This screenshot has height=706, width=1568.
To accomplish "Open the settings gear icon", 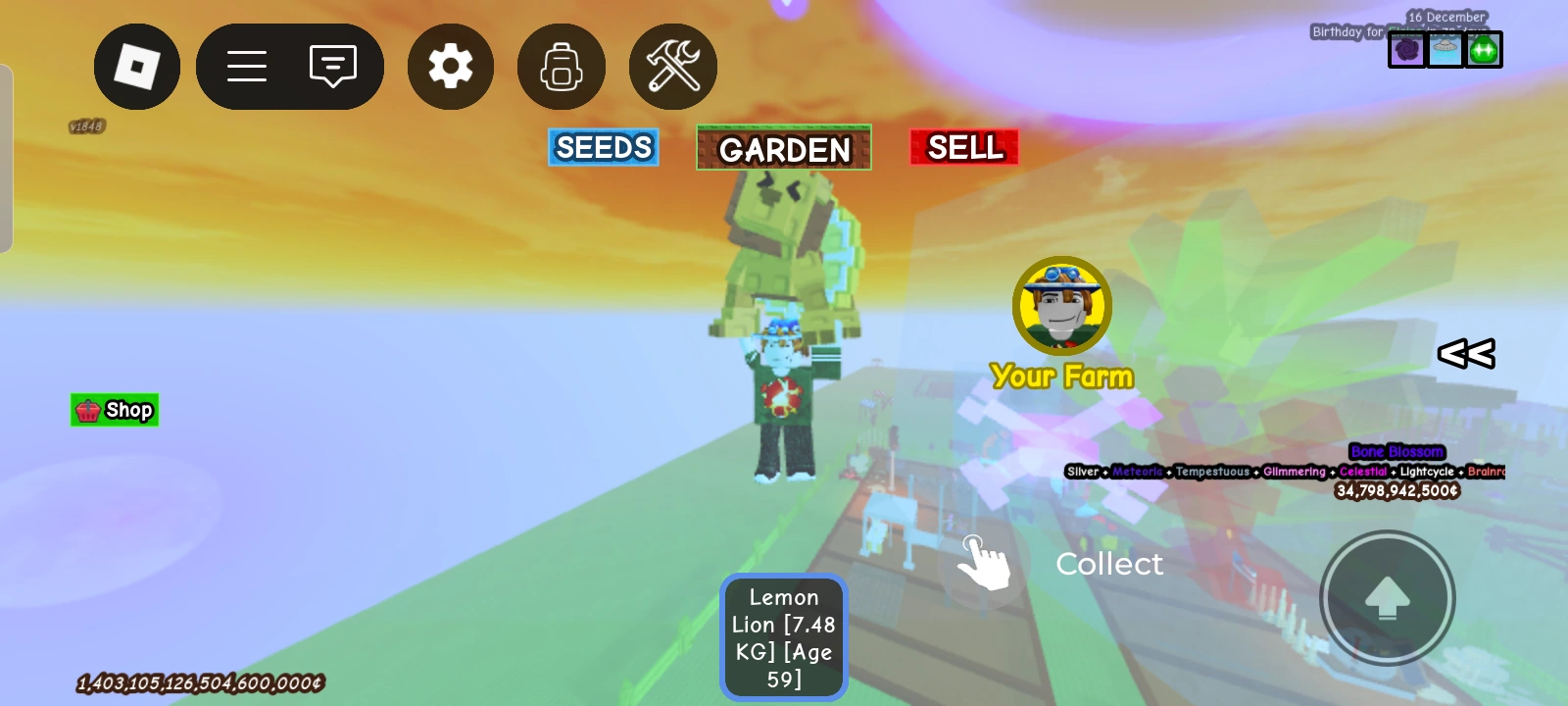I will tap(450, 66).
